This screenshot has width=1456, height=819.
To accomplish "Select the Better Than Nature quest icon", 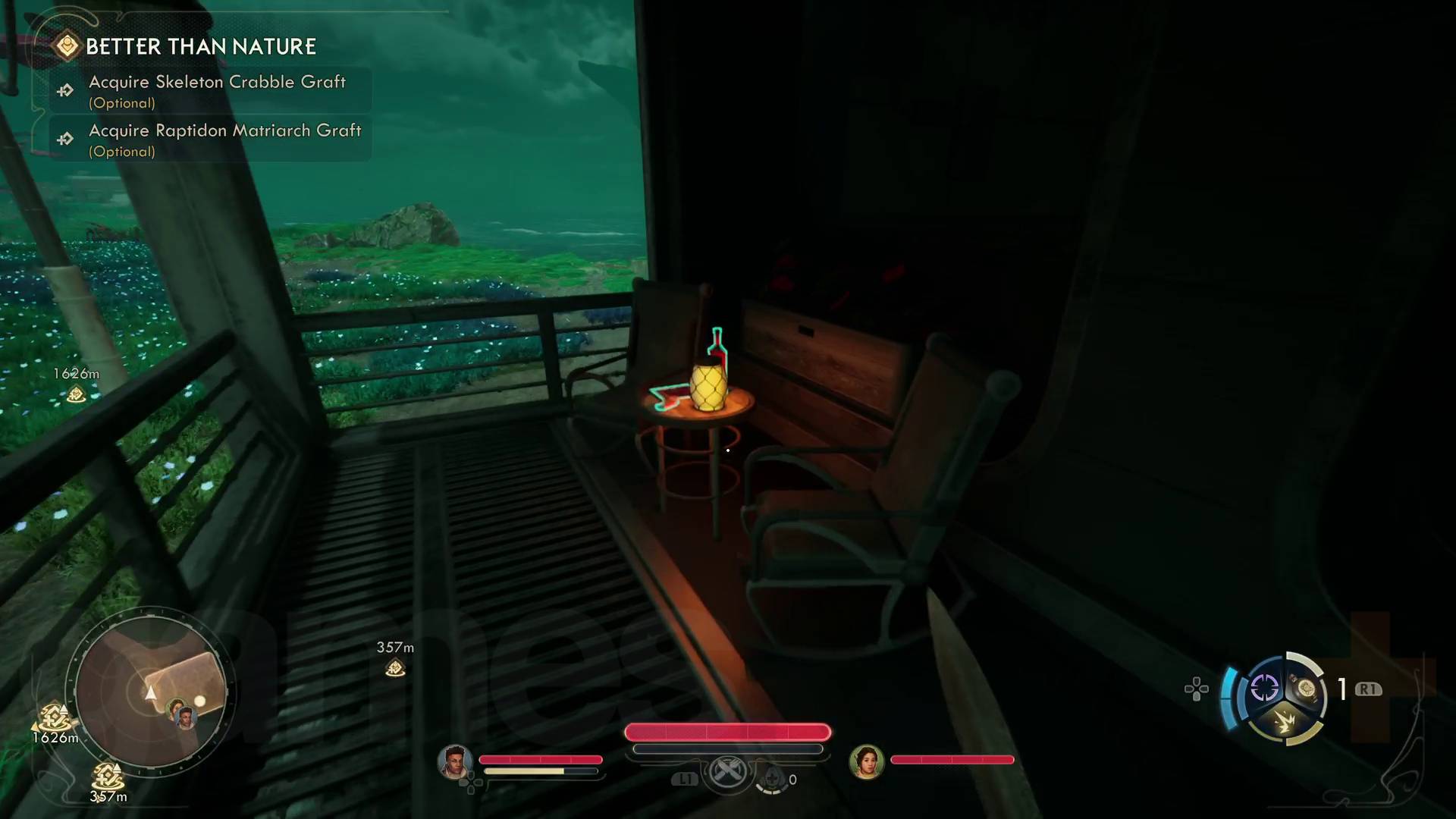I will [x=67, y=45].
